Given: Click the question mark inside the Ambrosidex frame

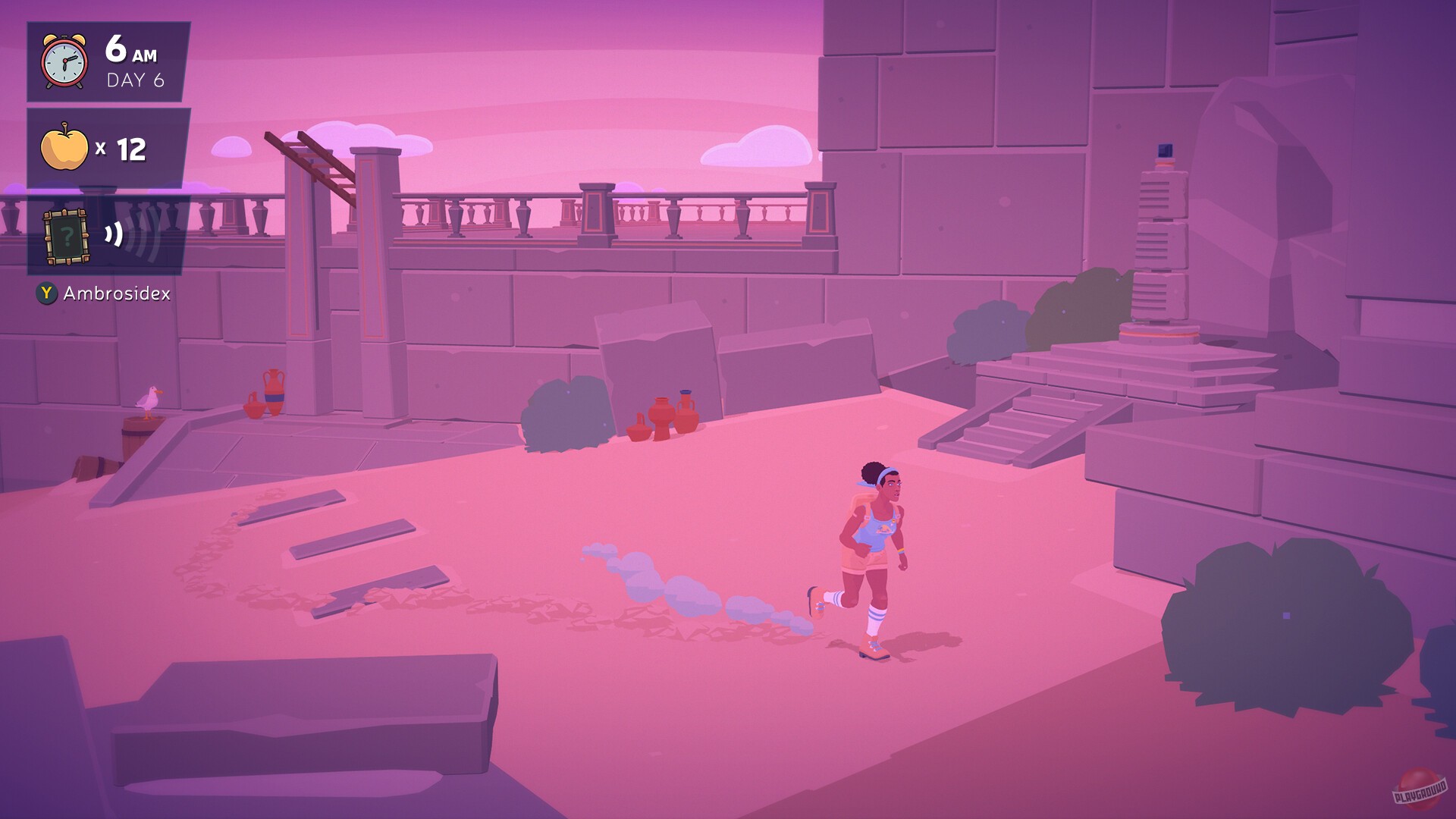Looking at the screenshot, I should click(x=67, y=237).
